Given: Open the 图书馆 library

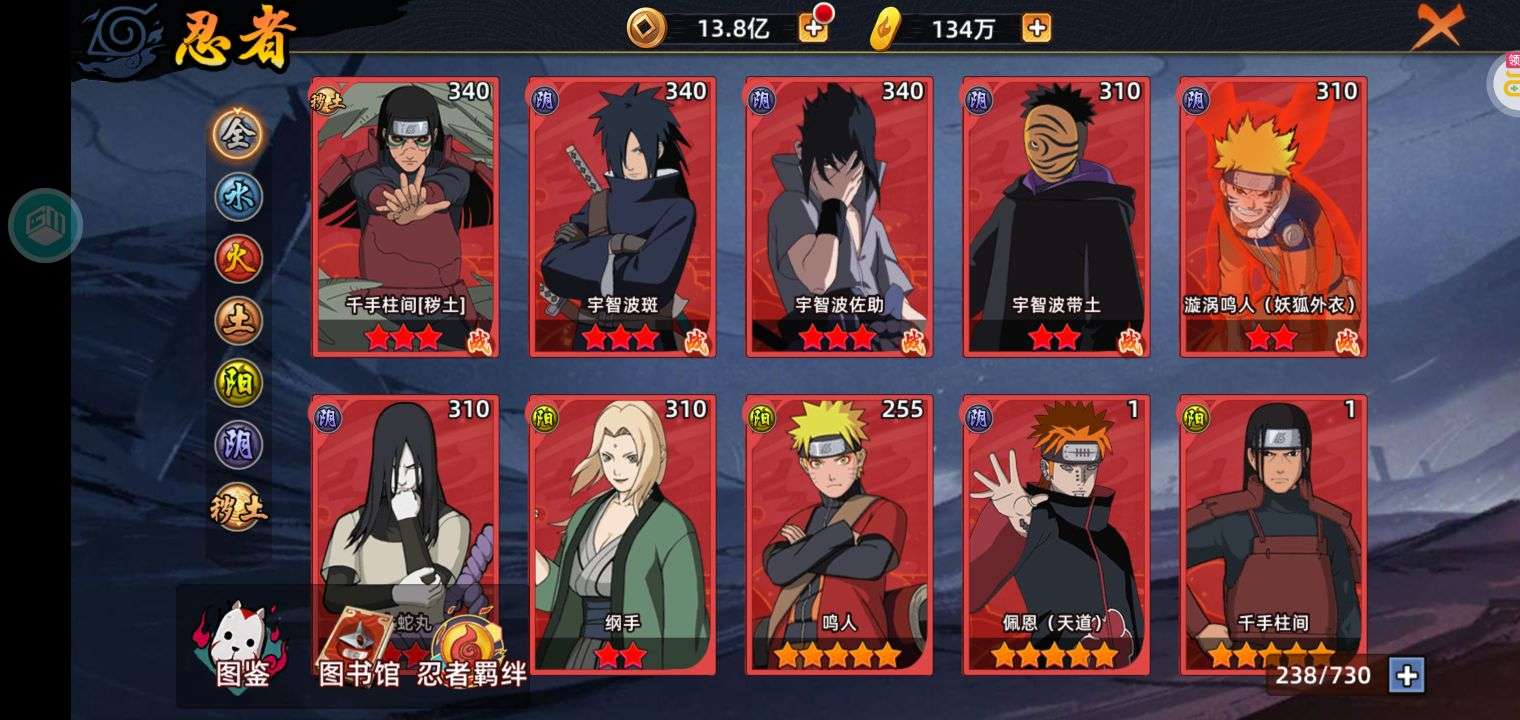Looking at the screenshot, I should 358,650.
